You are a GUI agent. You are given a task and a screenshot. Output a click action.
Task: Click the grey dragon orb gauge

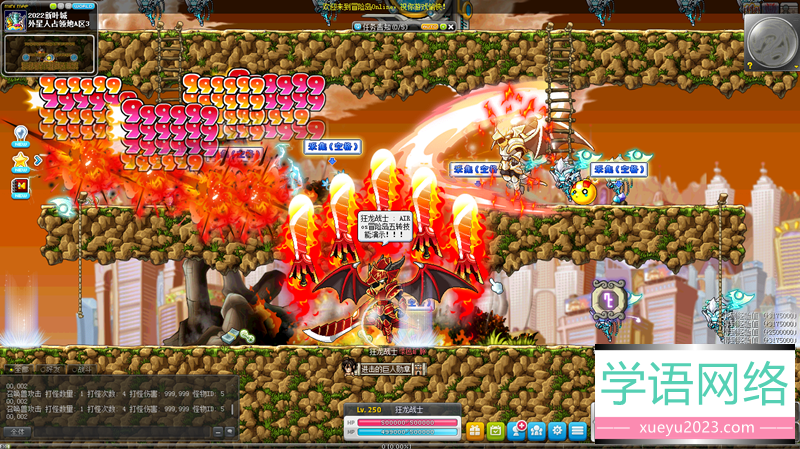pyautogui.click(x=771, y=41)
